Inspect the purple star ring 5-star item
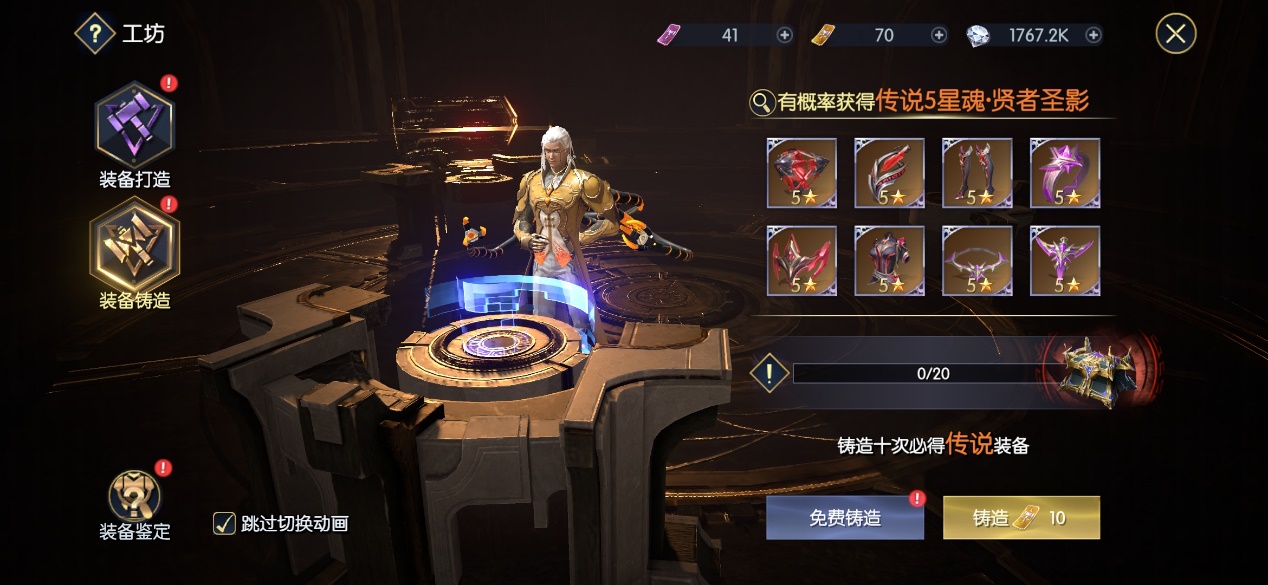Image resolution: width=1268 pixels, height=585 pixels. (1065, 173)
